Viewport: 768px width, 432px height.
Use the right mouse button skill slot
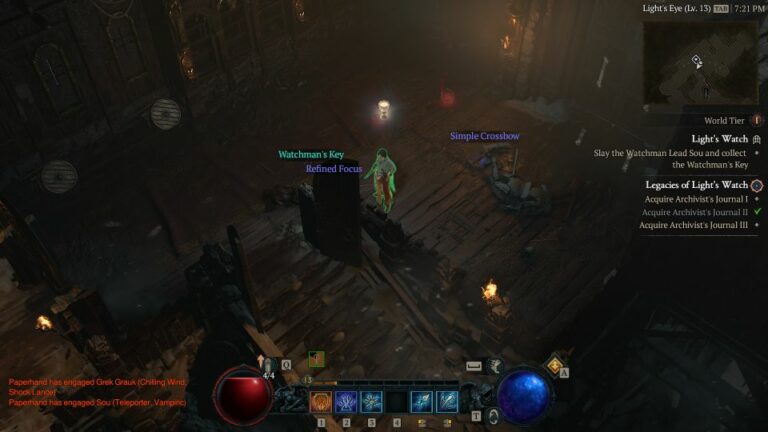pos(447,402)
